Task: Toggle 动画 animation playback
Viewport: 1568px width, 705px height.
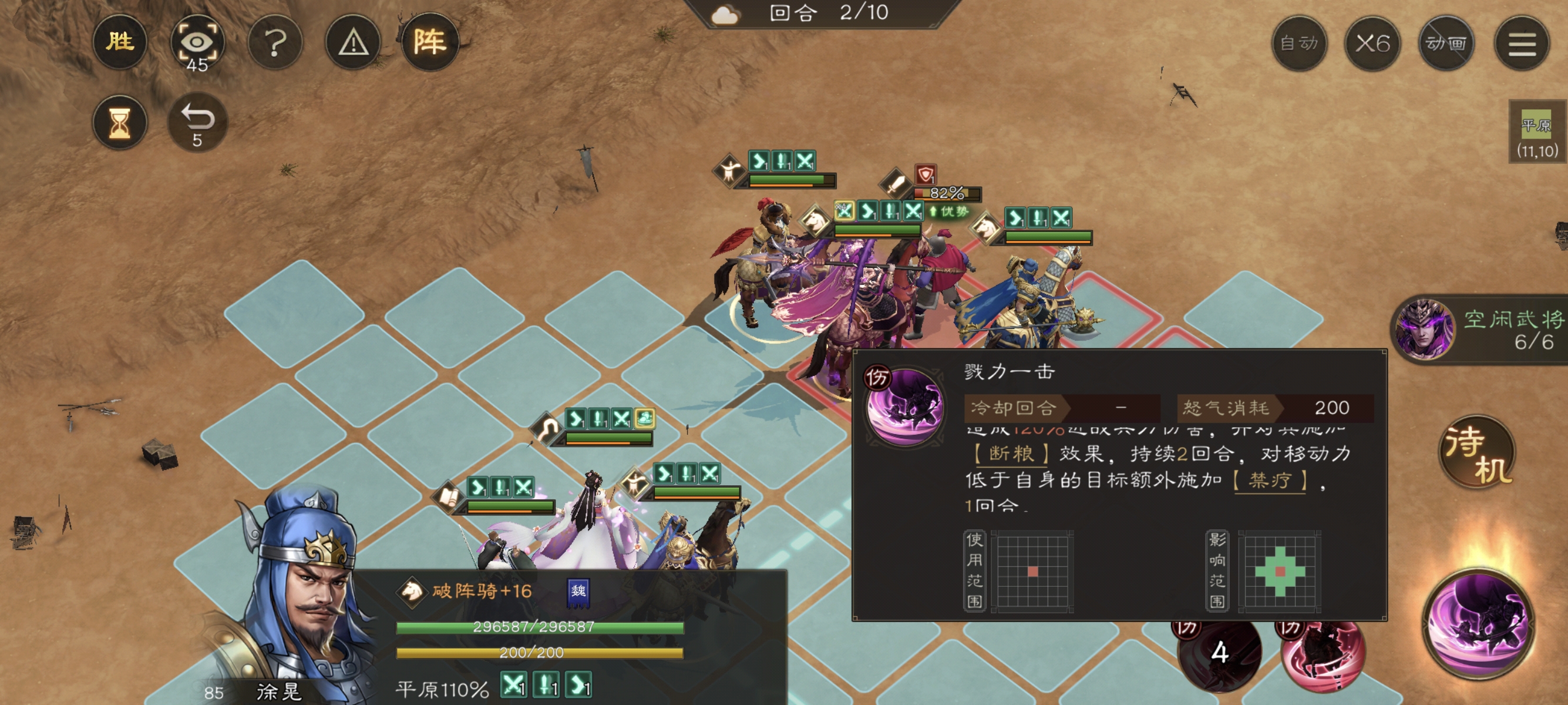Action: (x=1446, y=43)
